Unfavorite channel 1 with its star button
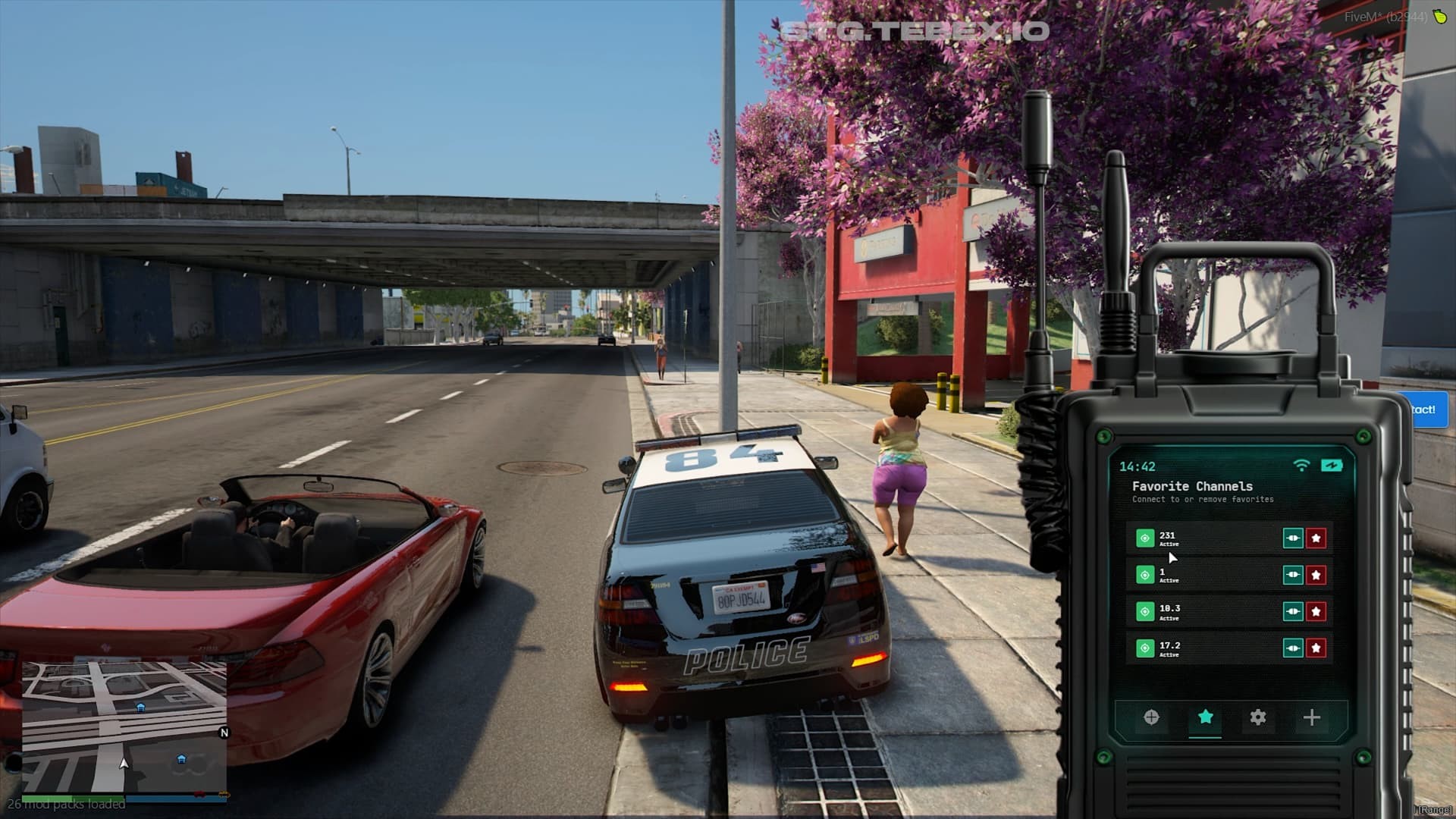 (1316, 575)
